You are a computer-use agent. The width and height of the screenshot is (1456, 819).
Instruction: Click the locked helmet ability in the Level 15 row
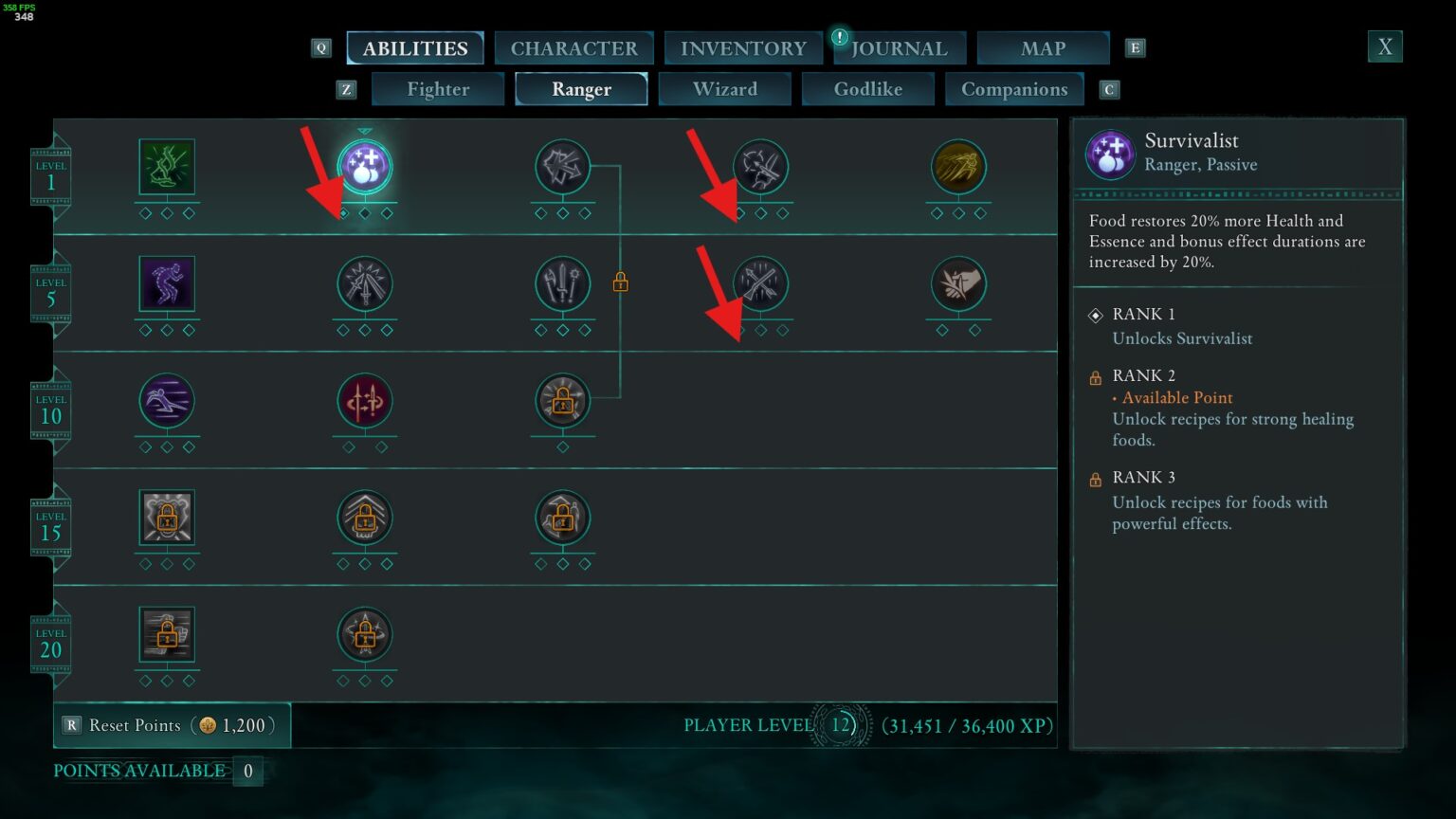click(x=167, y=517)
